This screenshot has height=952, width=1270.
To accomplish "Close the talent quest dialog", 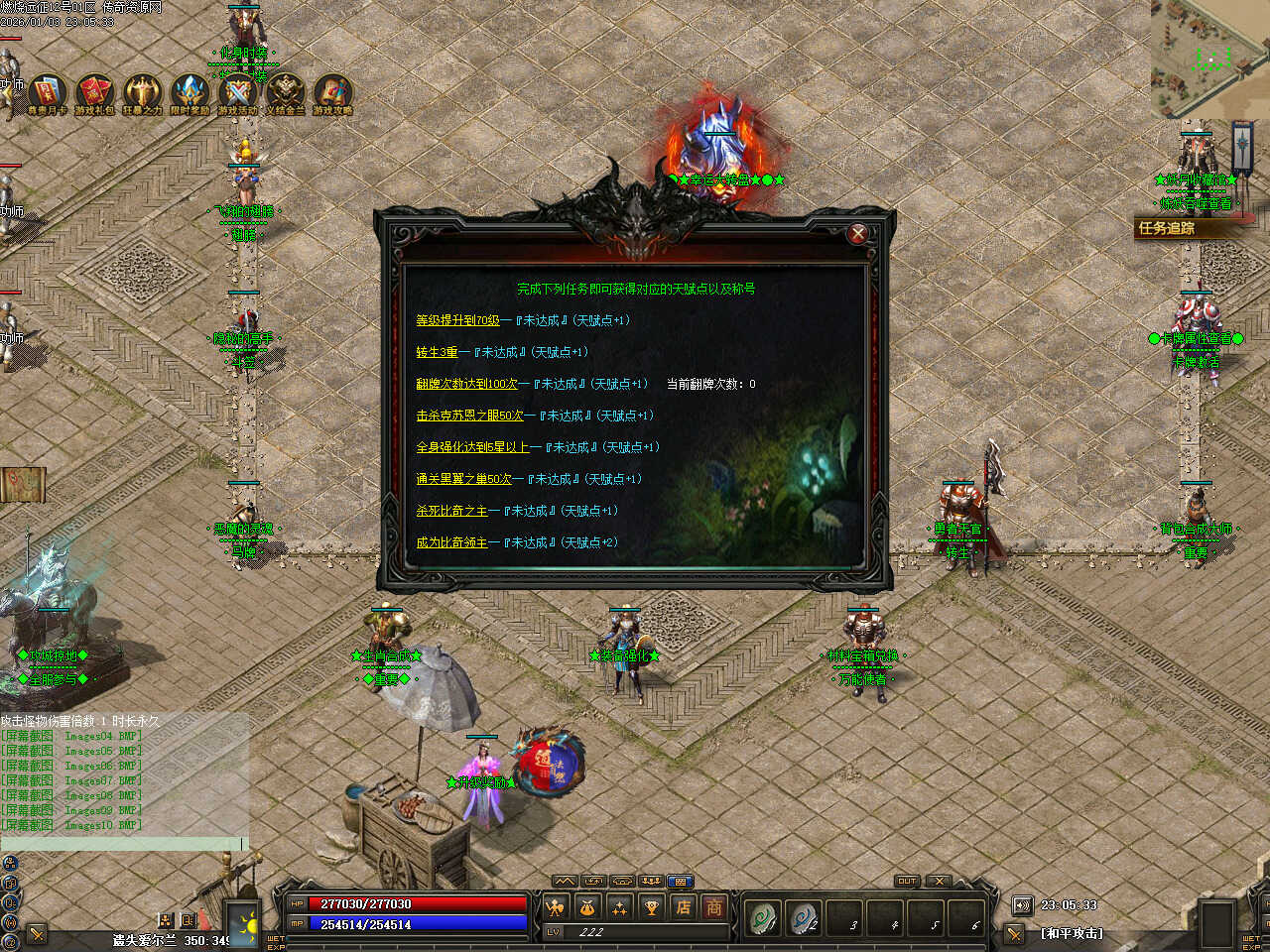I will click(x=857, y=233).
